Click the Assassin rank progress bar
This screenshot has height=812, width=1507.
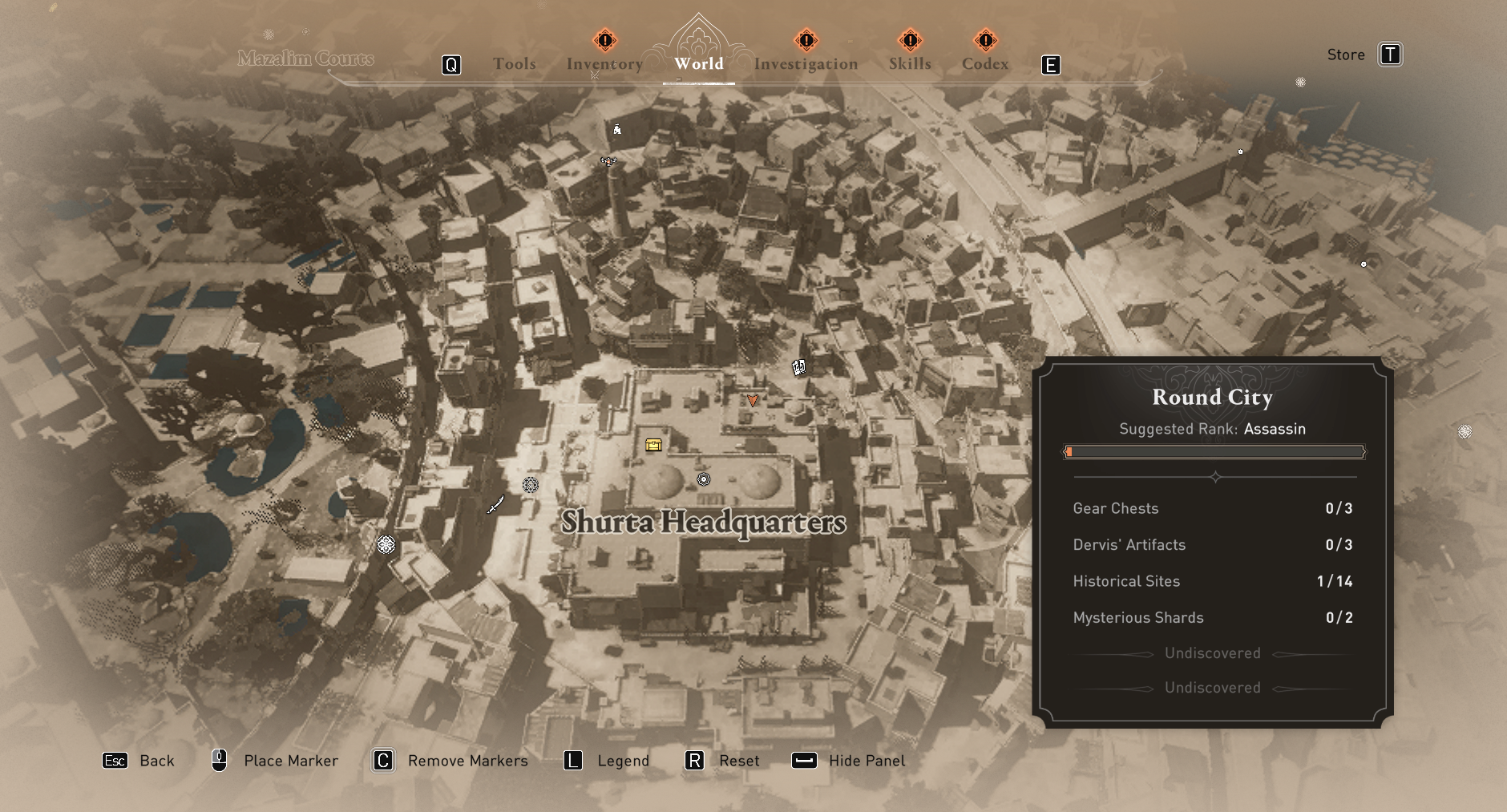(x=1213, y=452)
